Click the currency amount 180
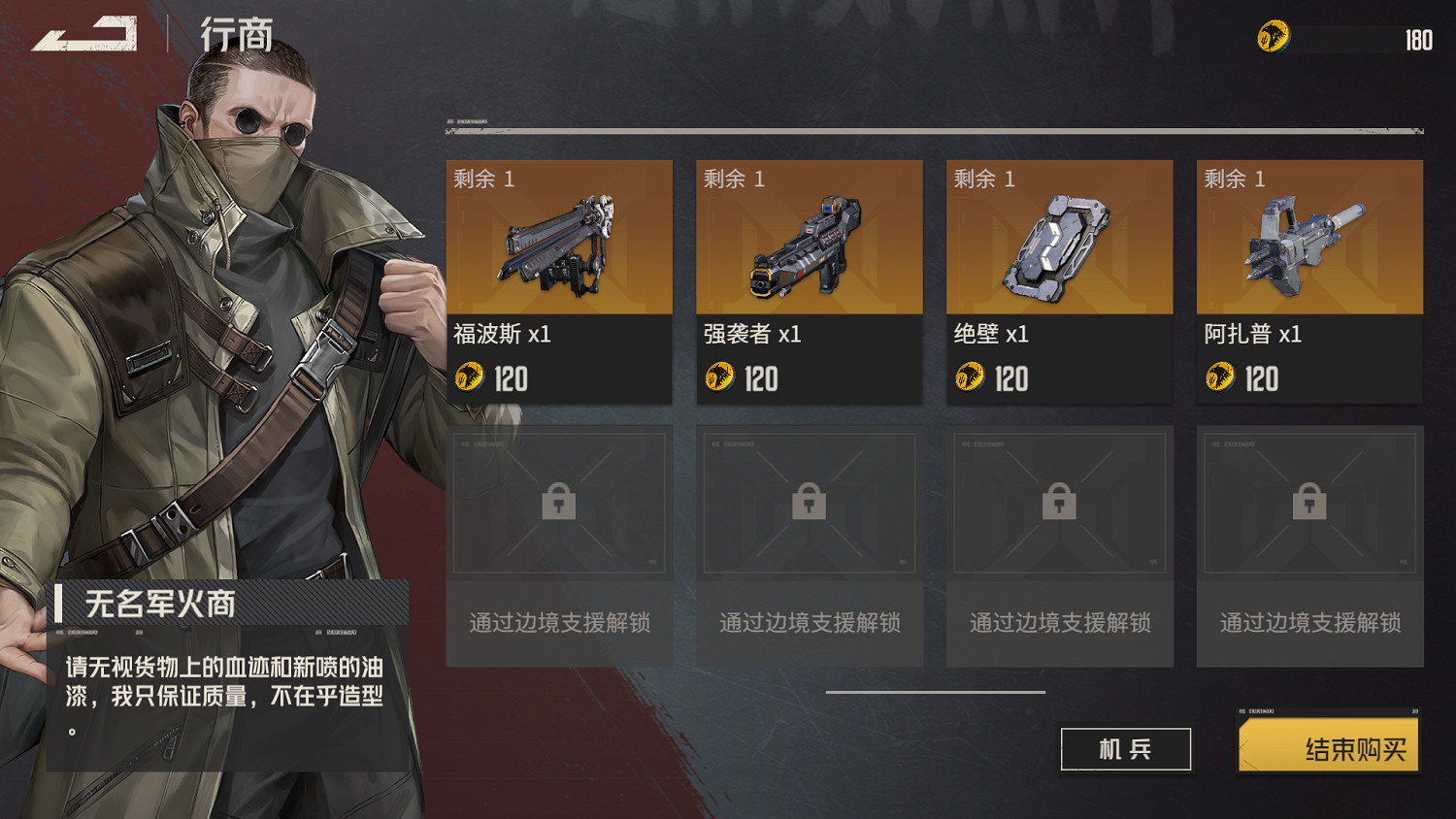 [1417, 42]
